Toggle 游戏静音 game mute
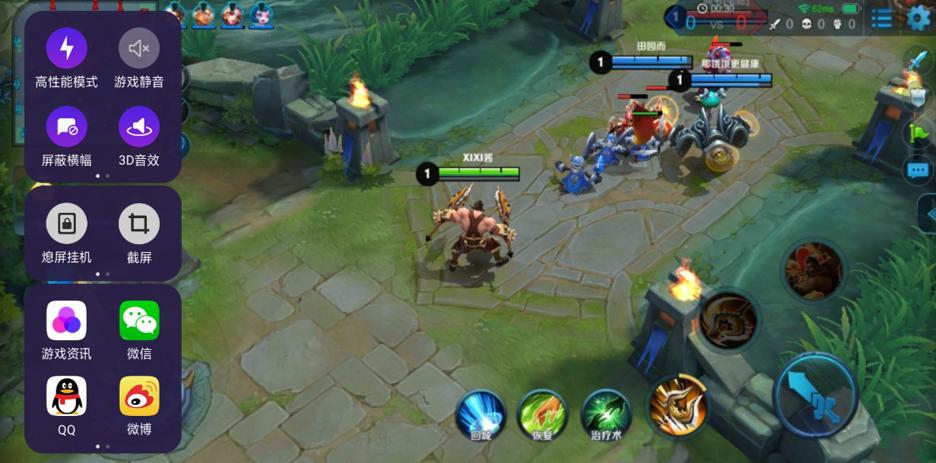936x463 pixels. tap(139, 48)
